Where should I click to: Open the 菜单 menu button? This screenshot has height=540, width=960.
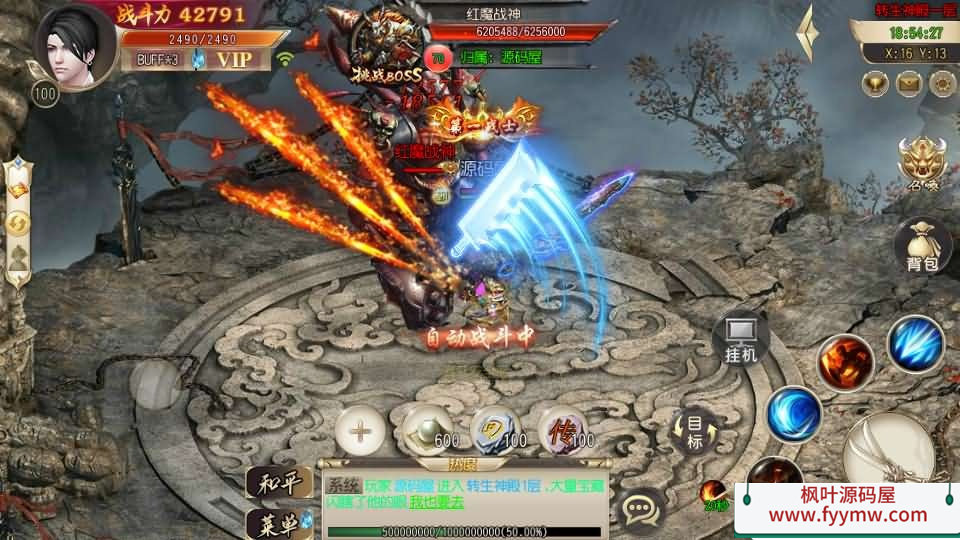278,522
